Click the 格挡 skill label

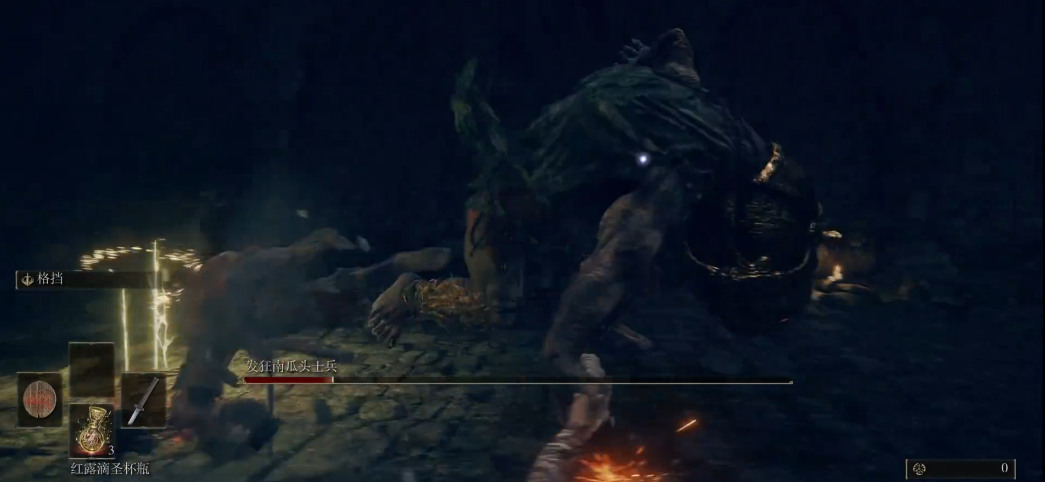[50, 280]
